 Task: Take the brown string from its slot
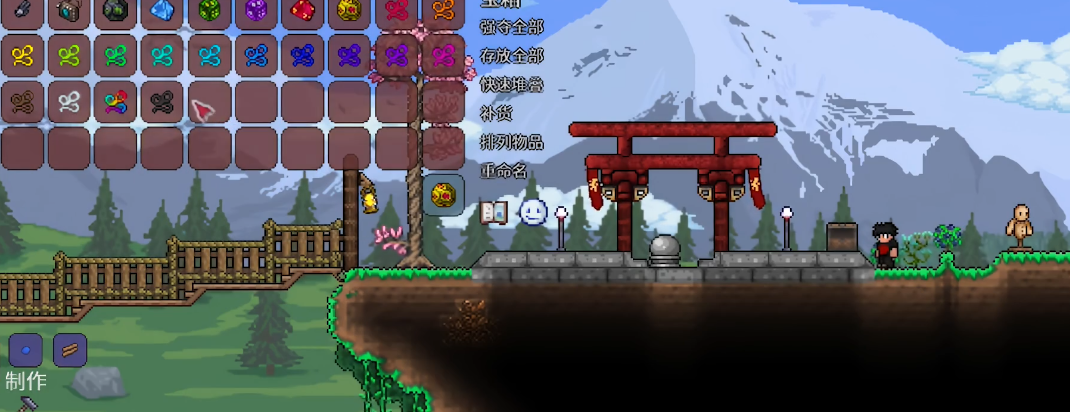[22, 101]
